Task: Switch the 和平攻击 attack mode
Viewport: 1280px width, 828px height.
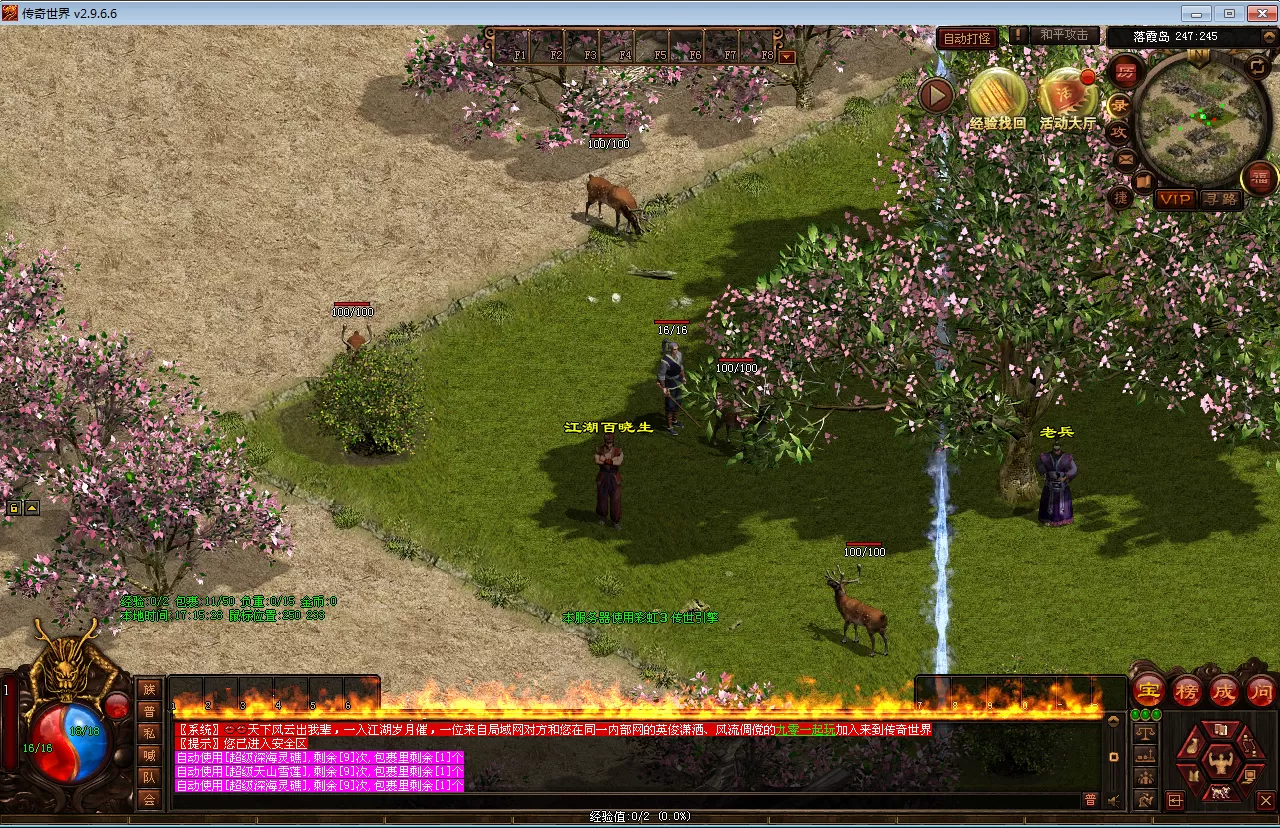Action: (x=1063, y=35)
